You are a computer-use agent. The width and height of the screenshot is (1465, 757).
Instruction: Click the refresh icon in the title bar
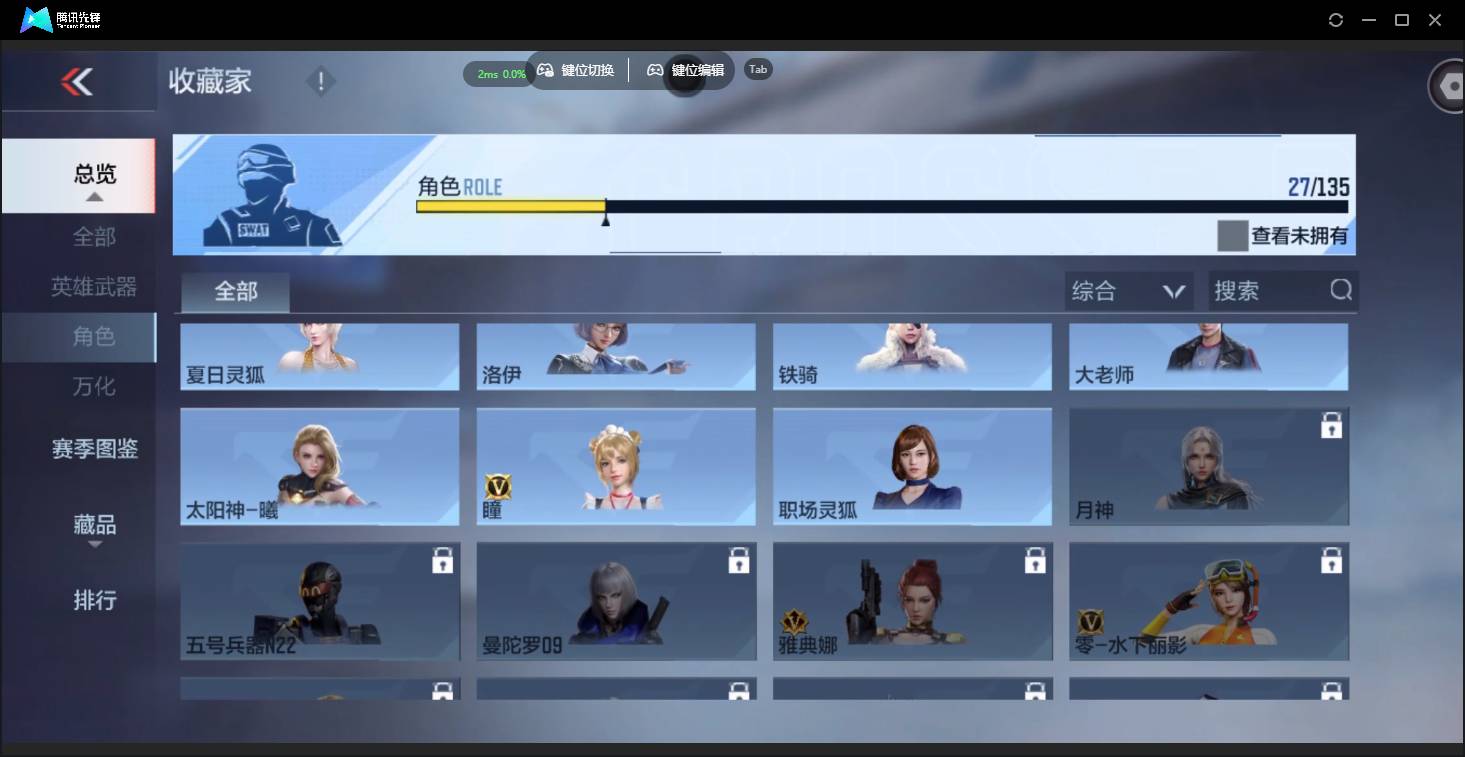point(1336,19)
